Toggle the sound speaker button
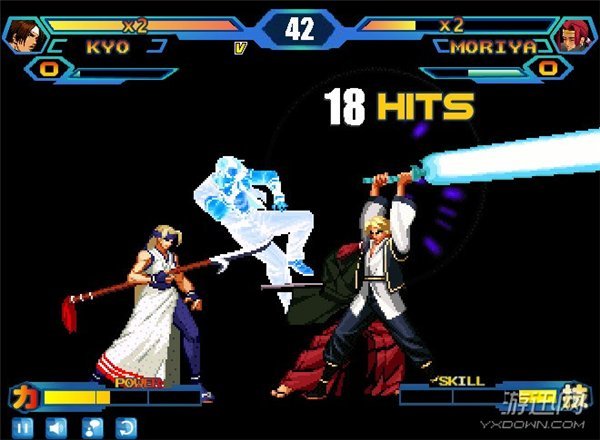The height and width of the screenshot is (440, 600). tap(57, 427)
